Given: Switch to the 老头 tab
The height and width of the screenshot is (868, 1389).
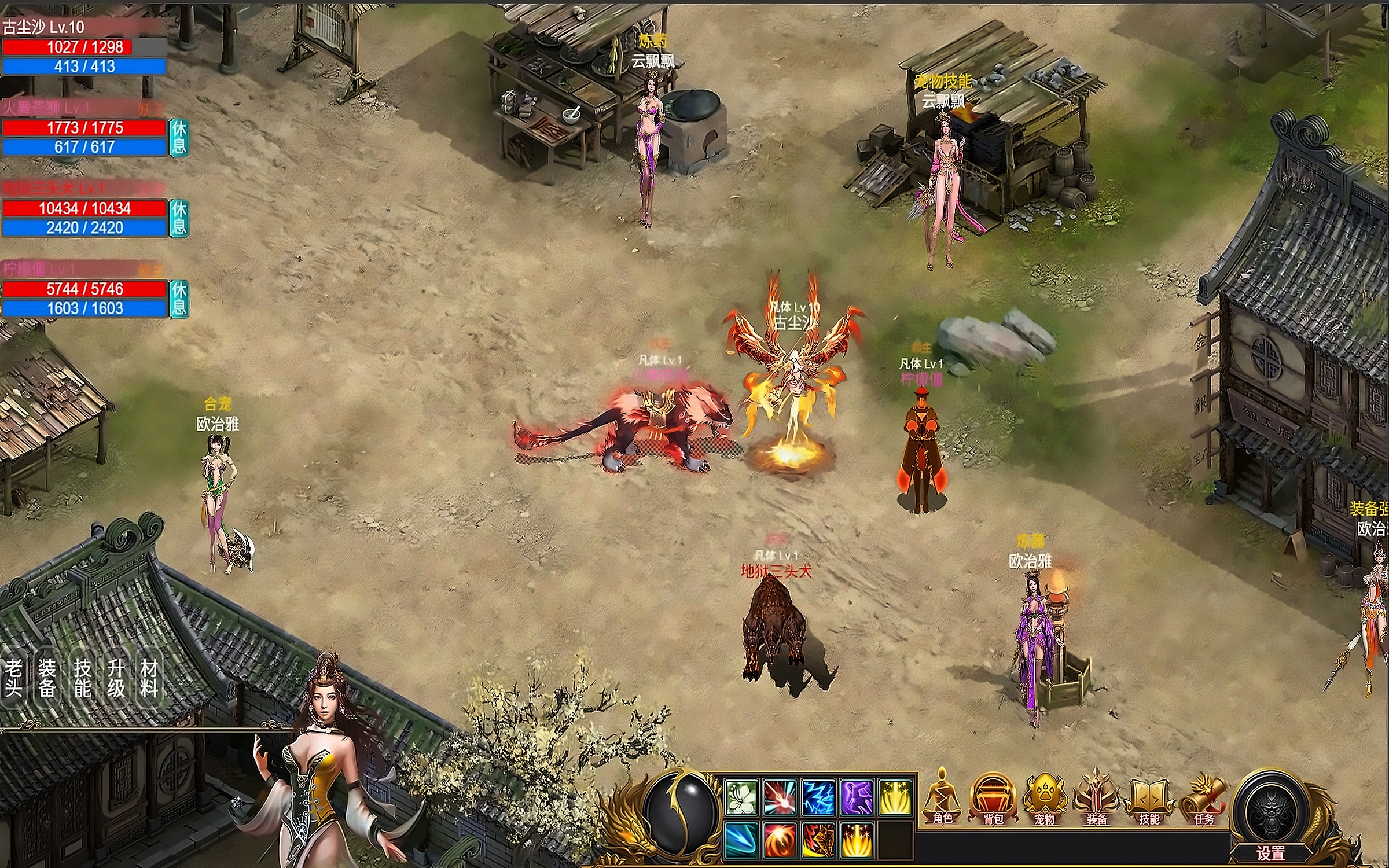Looking at the screenshot, I should click(13, 678).
